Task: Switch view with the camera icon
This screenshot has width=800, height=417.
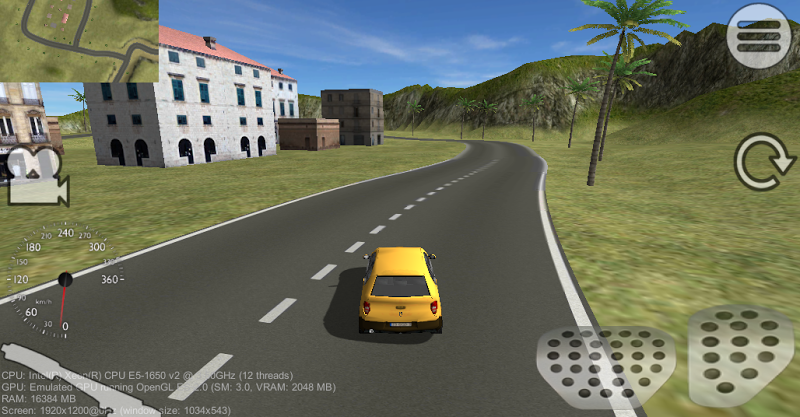Action: tap(37, 177)
